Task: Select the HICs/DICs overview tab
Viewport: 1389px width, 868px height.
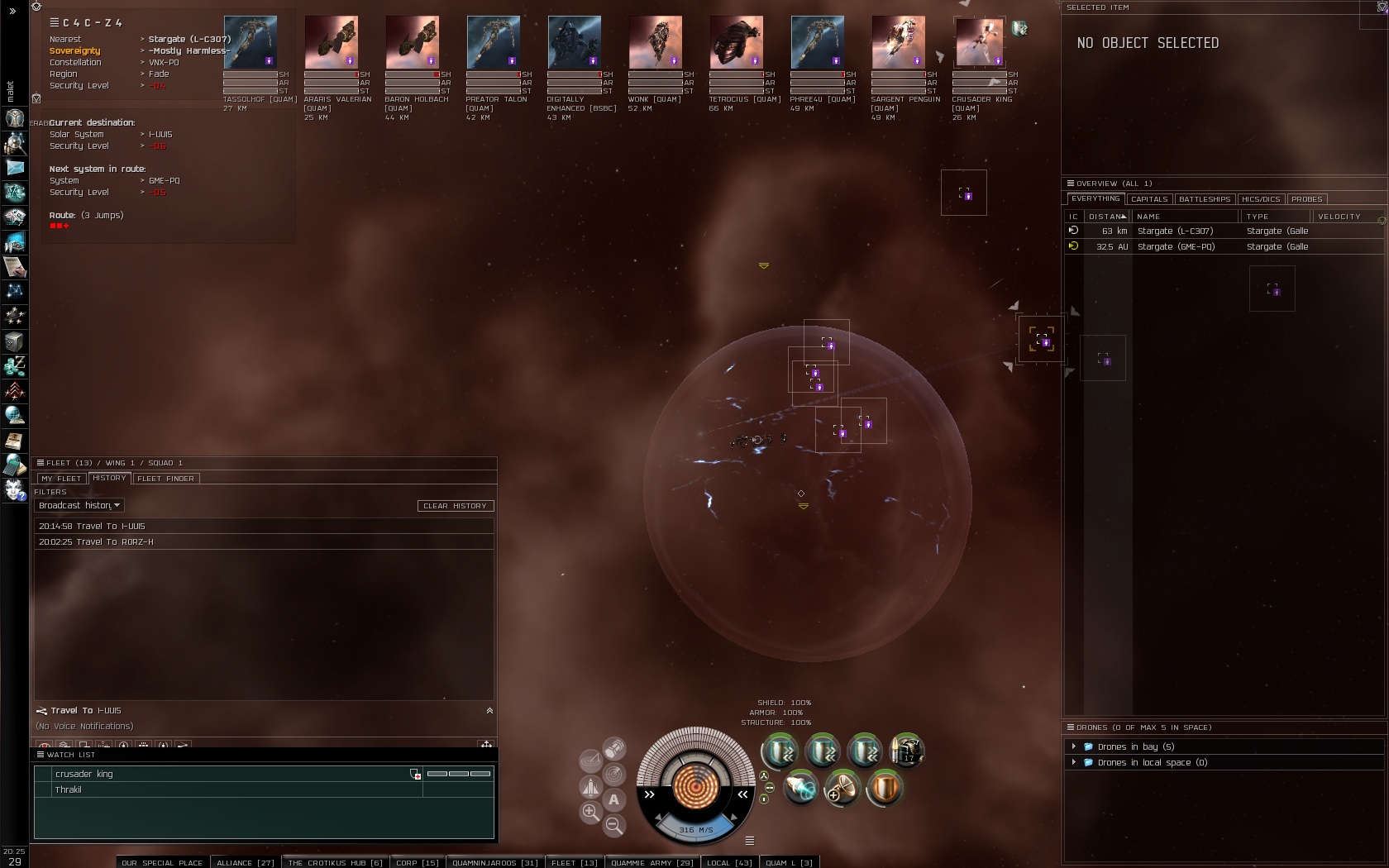Action: [1260, 199]
